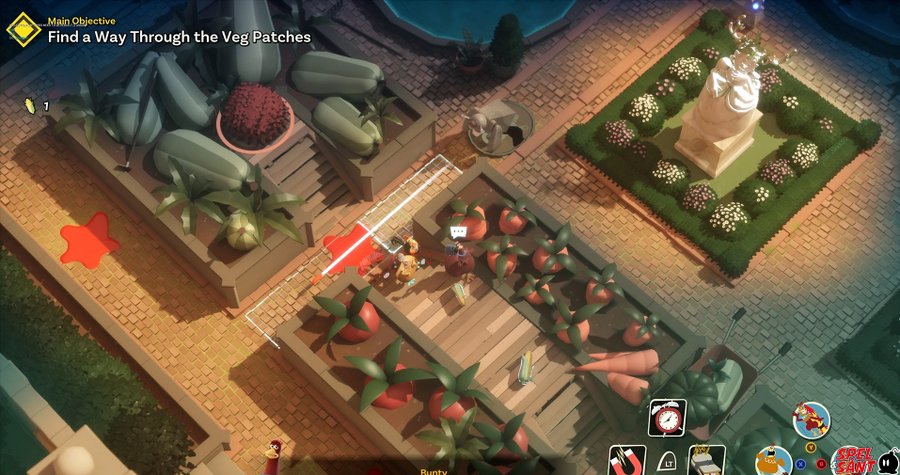The image size is (900, 475).
Task: Select the Main Objective diamond tracker icon
Action: pos(21,28)
